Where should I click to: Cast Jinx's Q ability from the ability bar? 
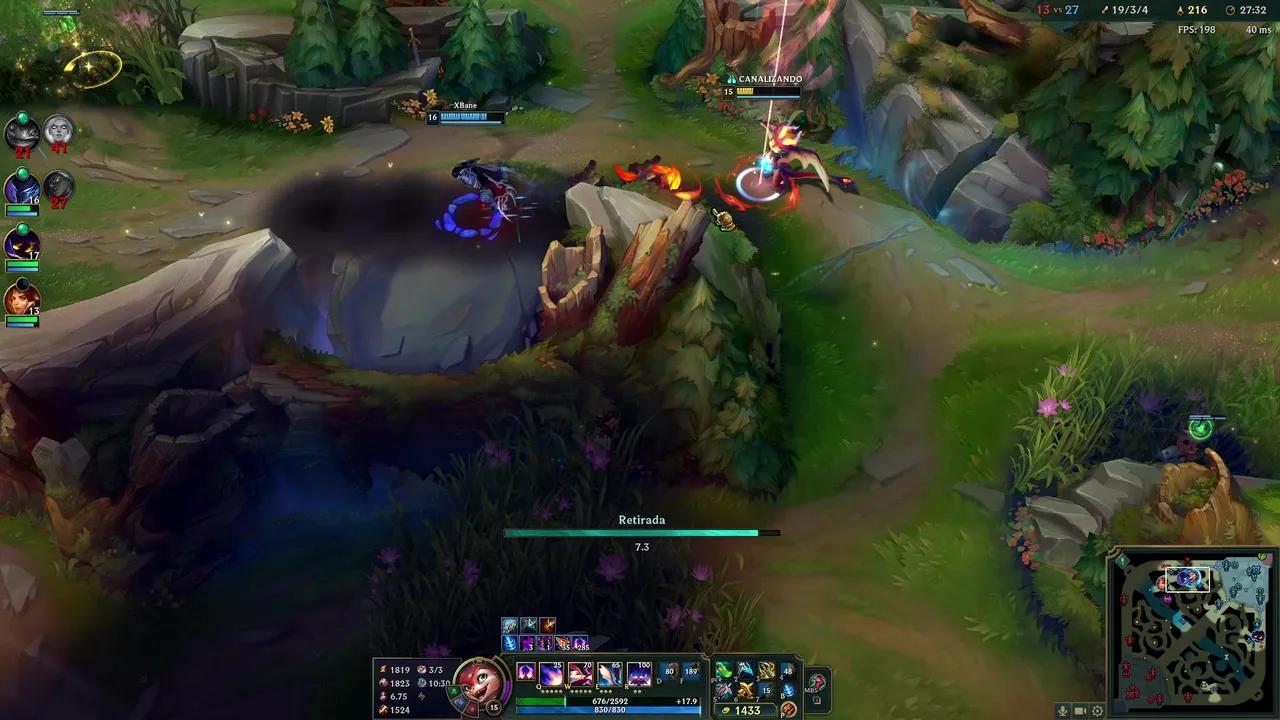tap(550, 673)
